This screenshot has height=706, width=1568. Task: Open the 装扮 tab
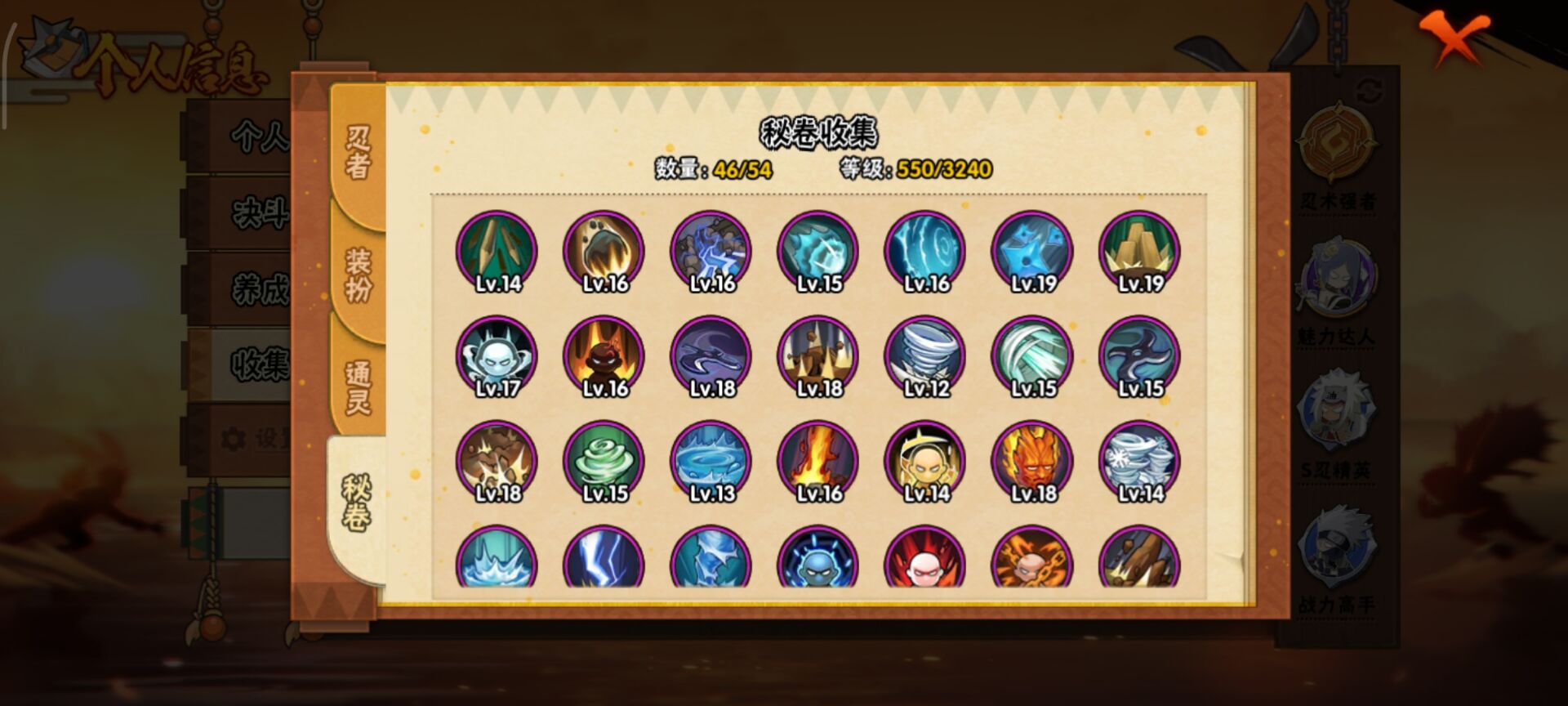[358, 275]
